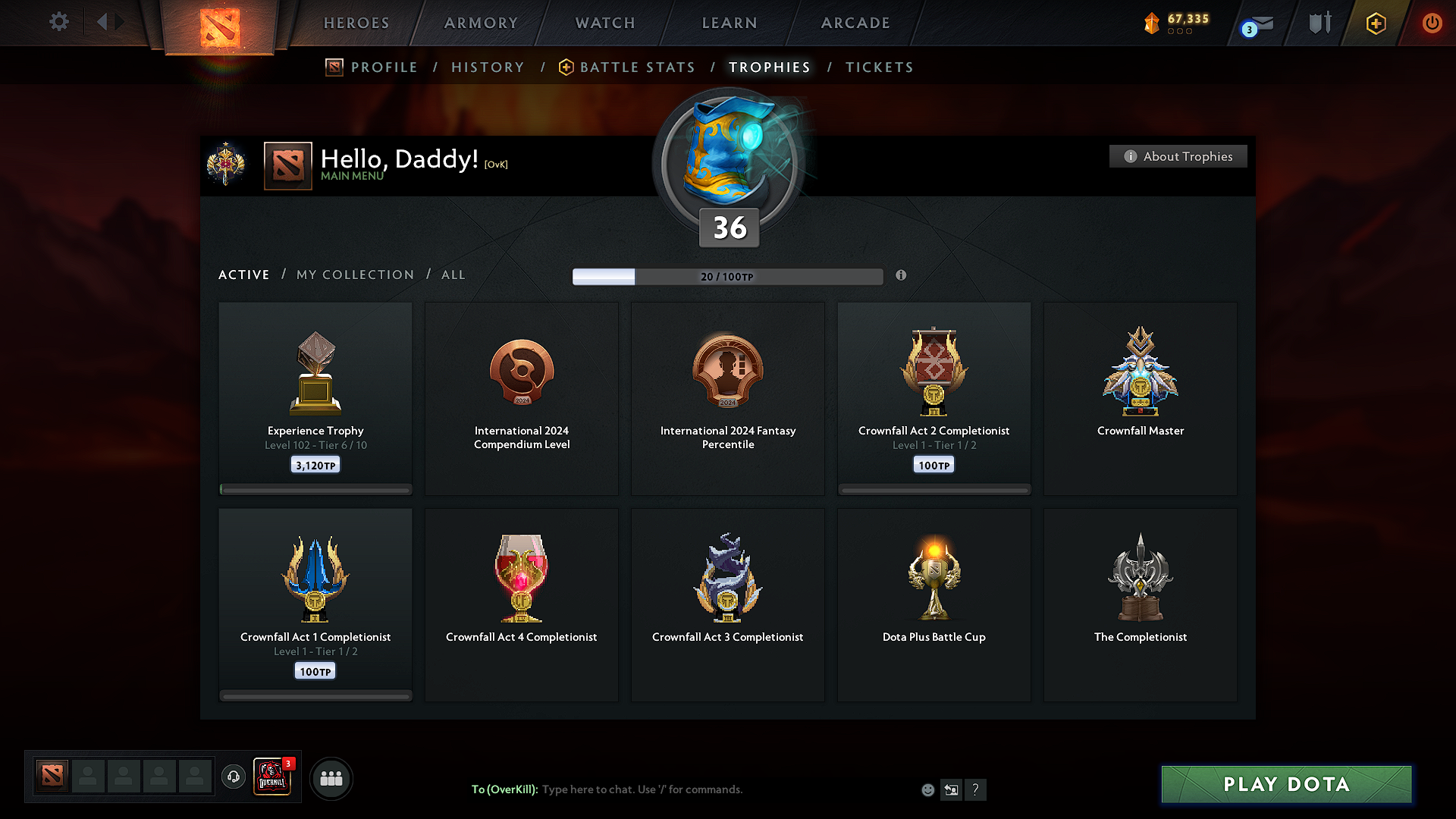Click the About Trophies button

click(x=1178, y=156)
